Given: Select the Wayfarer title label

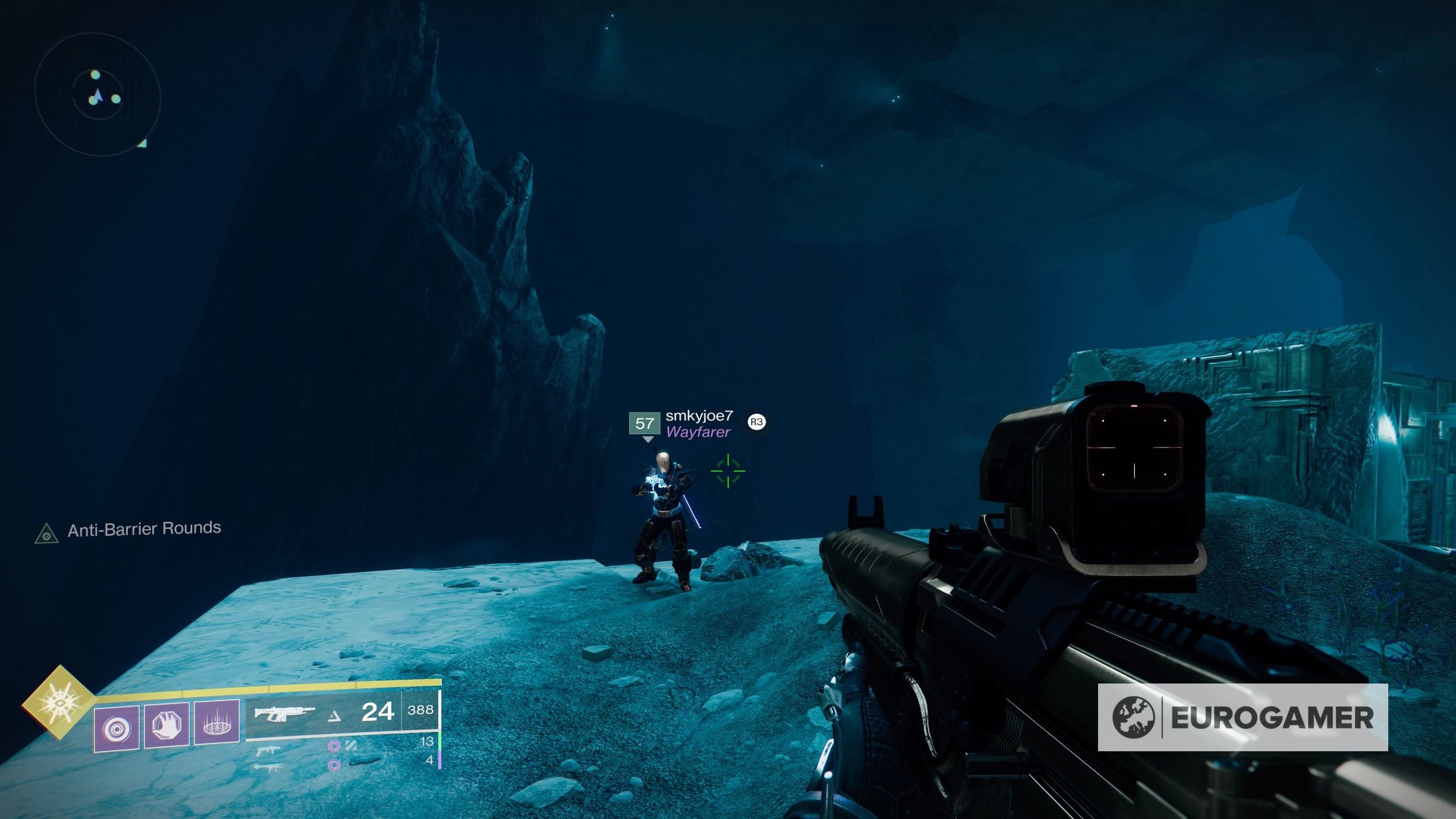Looking at the screenshot, I should coord(698,432).
